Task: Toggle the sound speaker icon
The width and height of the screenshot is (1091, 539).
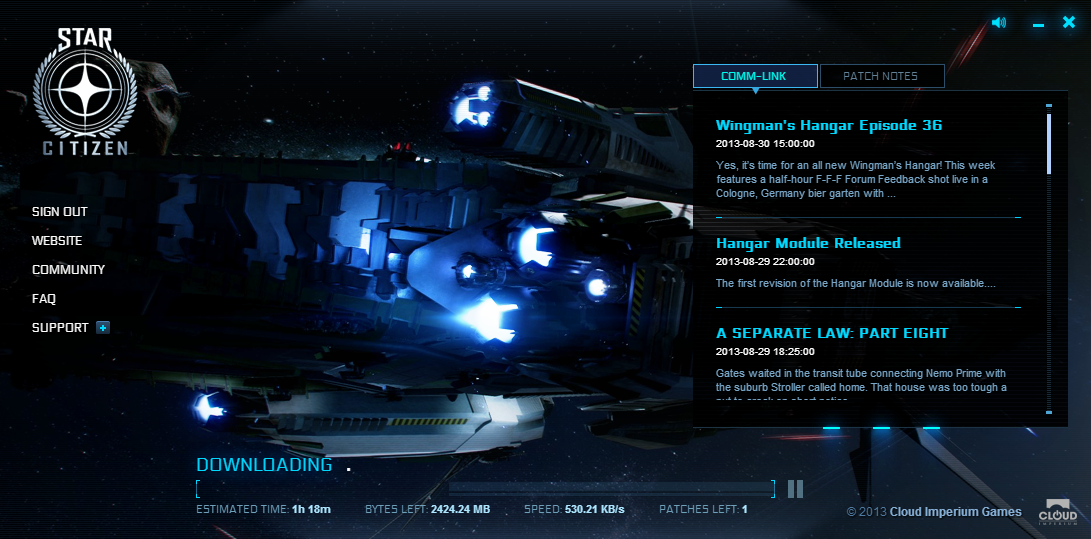Action: [999, 23]
